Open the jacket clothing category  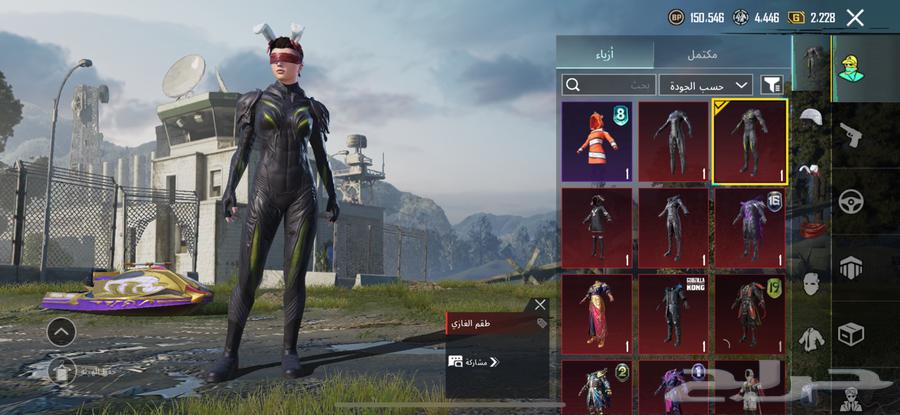point(812,339)
